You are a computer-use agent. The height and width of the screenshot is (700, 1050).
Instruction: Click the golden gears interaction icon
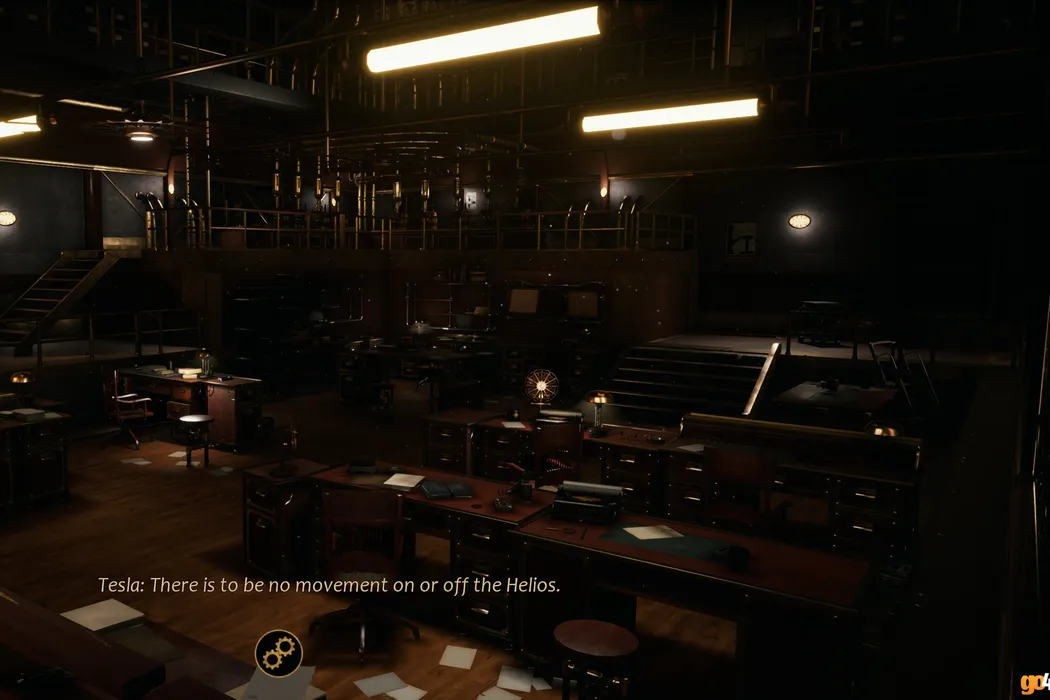pos(279,653)
